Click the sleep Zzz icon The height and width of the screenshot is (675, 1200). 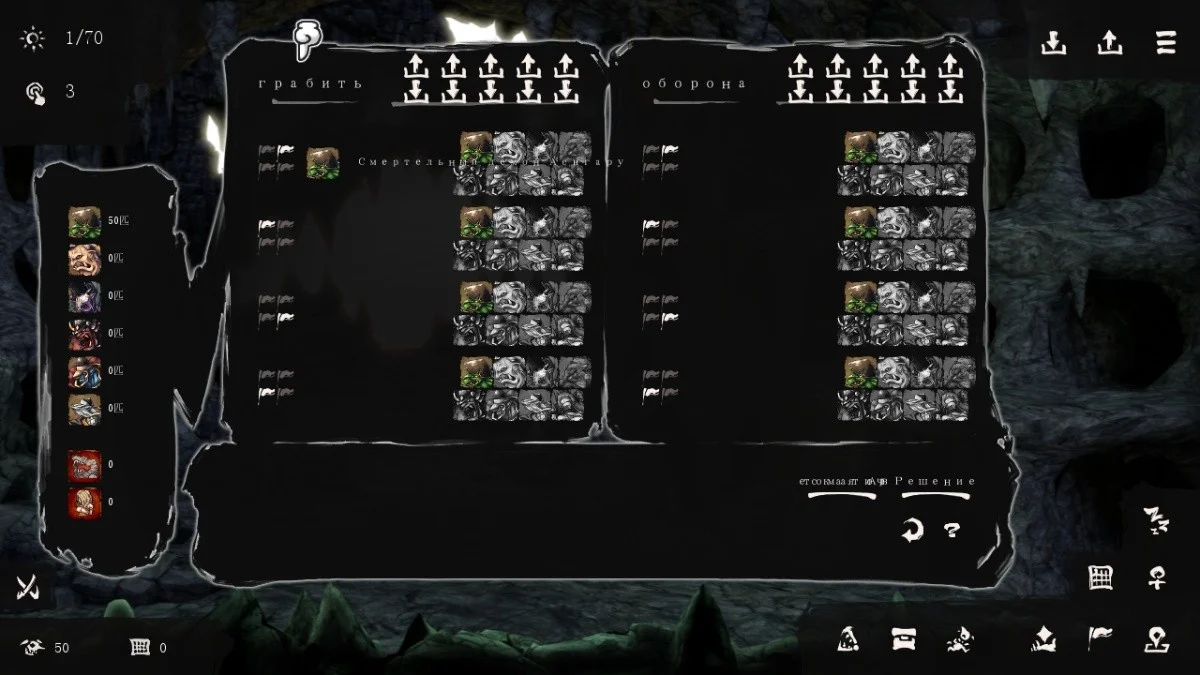tap(1156, 519)
